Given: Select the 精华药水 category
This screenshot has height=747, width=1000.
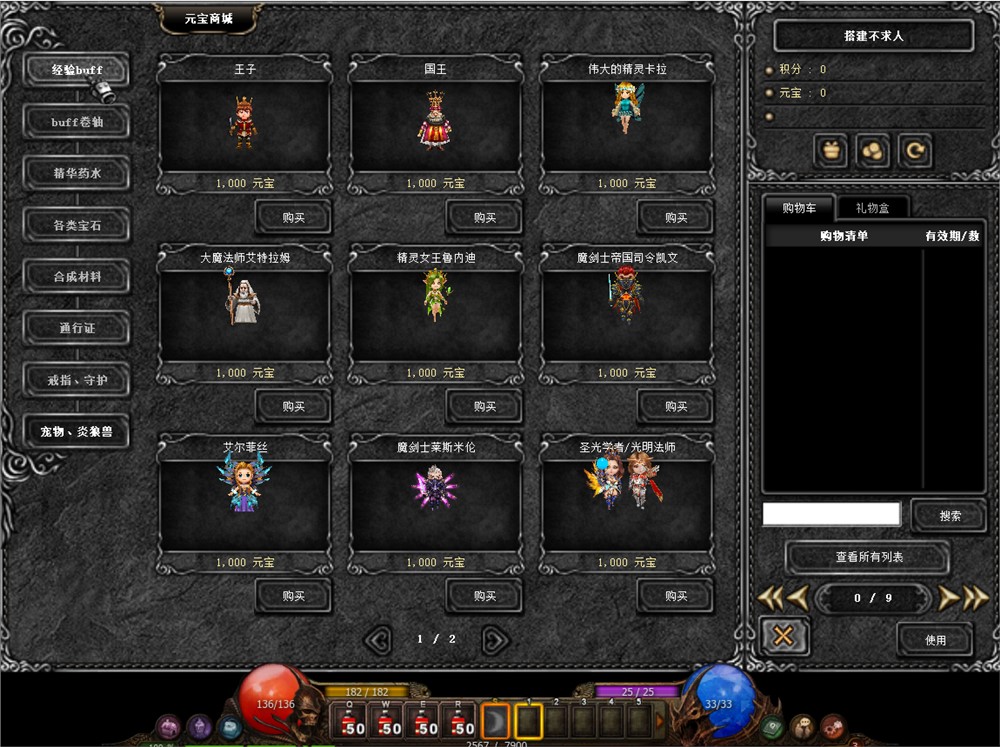Looking at the screenshot, I should (x=77, y=173).
